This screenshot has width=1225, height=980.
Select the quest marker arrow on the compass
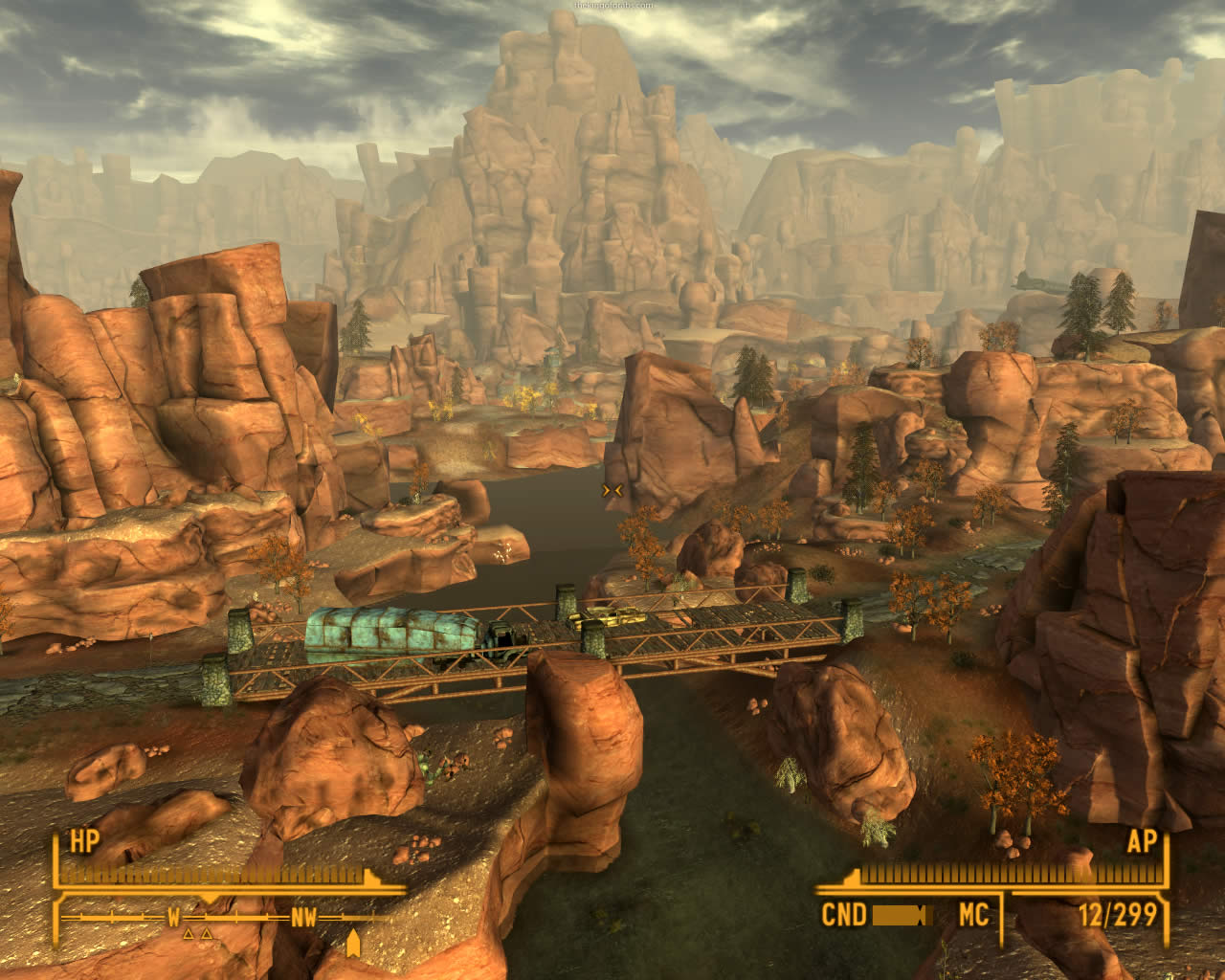click(353, 943)
